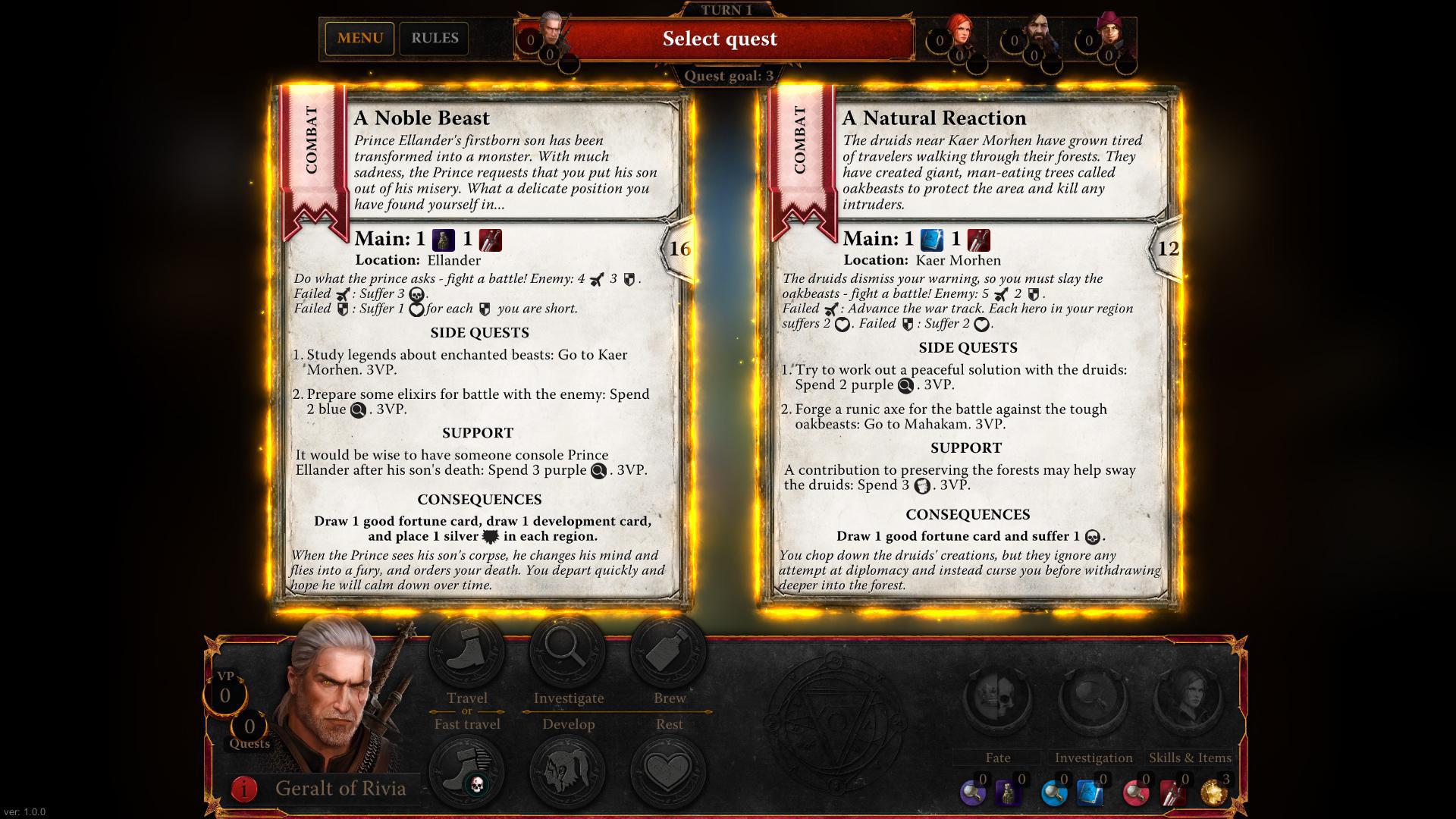Select the Brew potion bottle action
The height and width of the screenshot is (819, 1456).
tap(667, 650)
